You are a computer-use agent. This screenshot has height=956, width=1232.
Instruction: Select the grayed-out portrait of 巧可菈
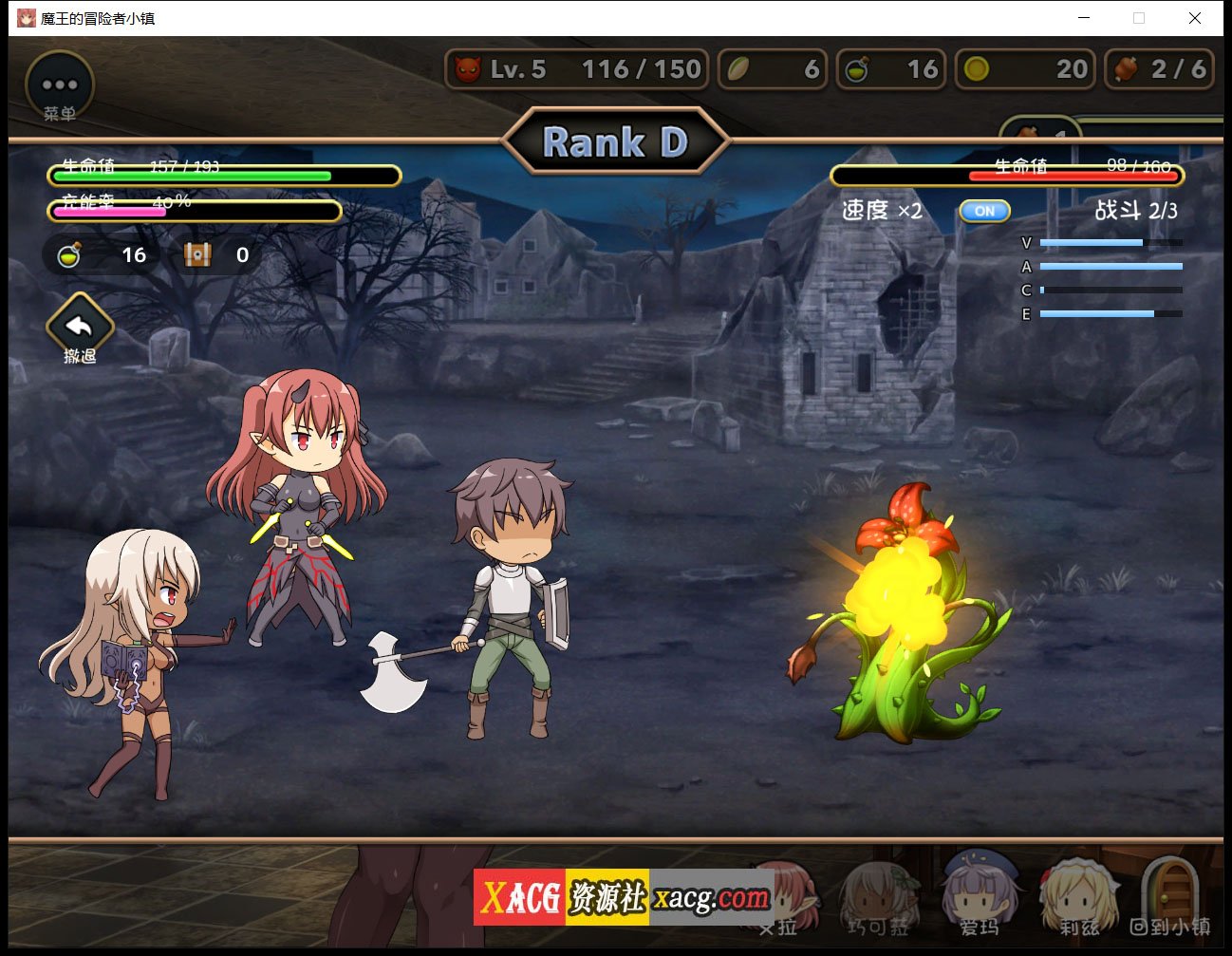(878, 897)
